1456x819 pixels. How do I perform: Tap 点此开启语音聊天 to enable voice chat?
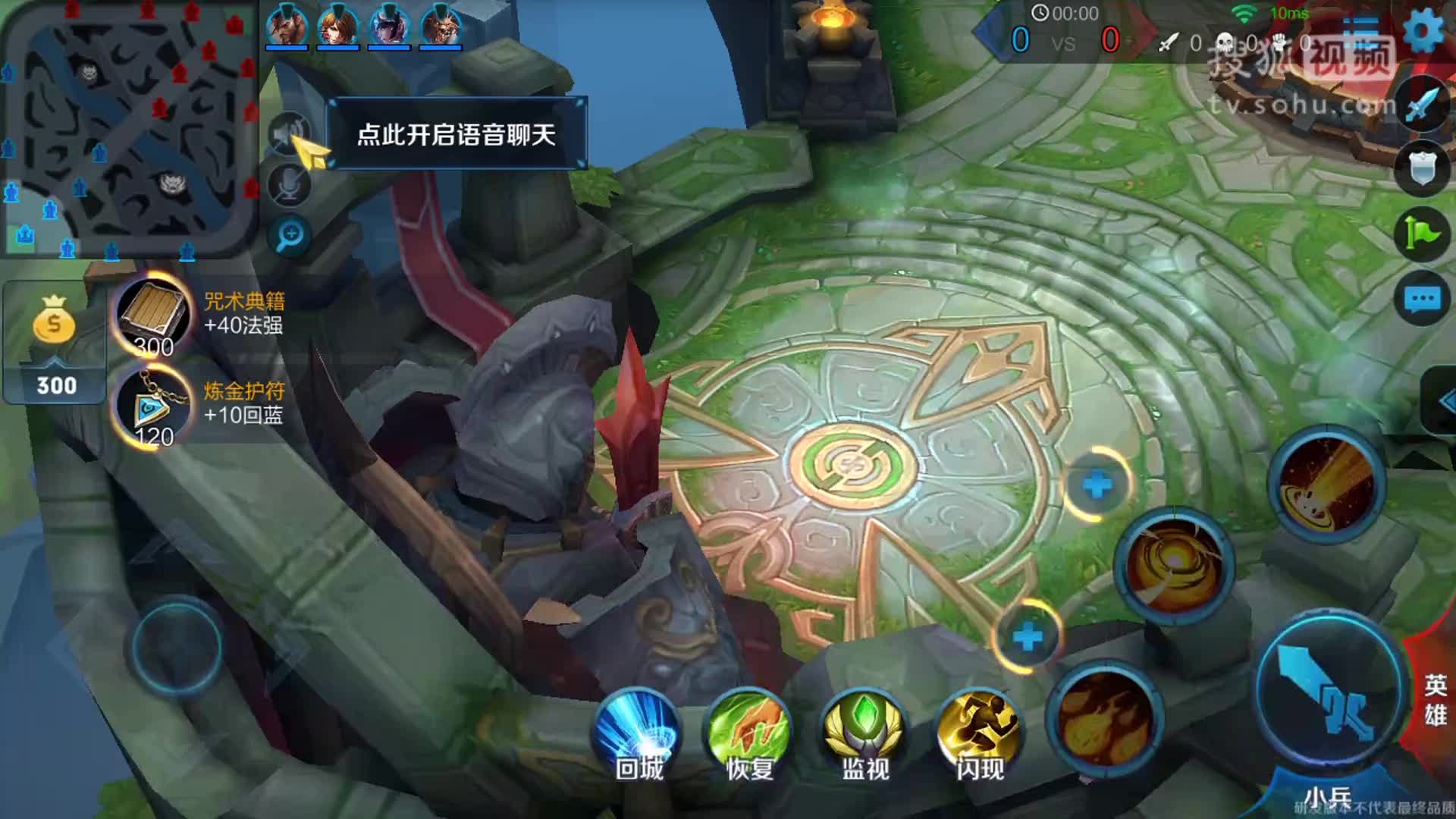point(457,133)
